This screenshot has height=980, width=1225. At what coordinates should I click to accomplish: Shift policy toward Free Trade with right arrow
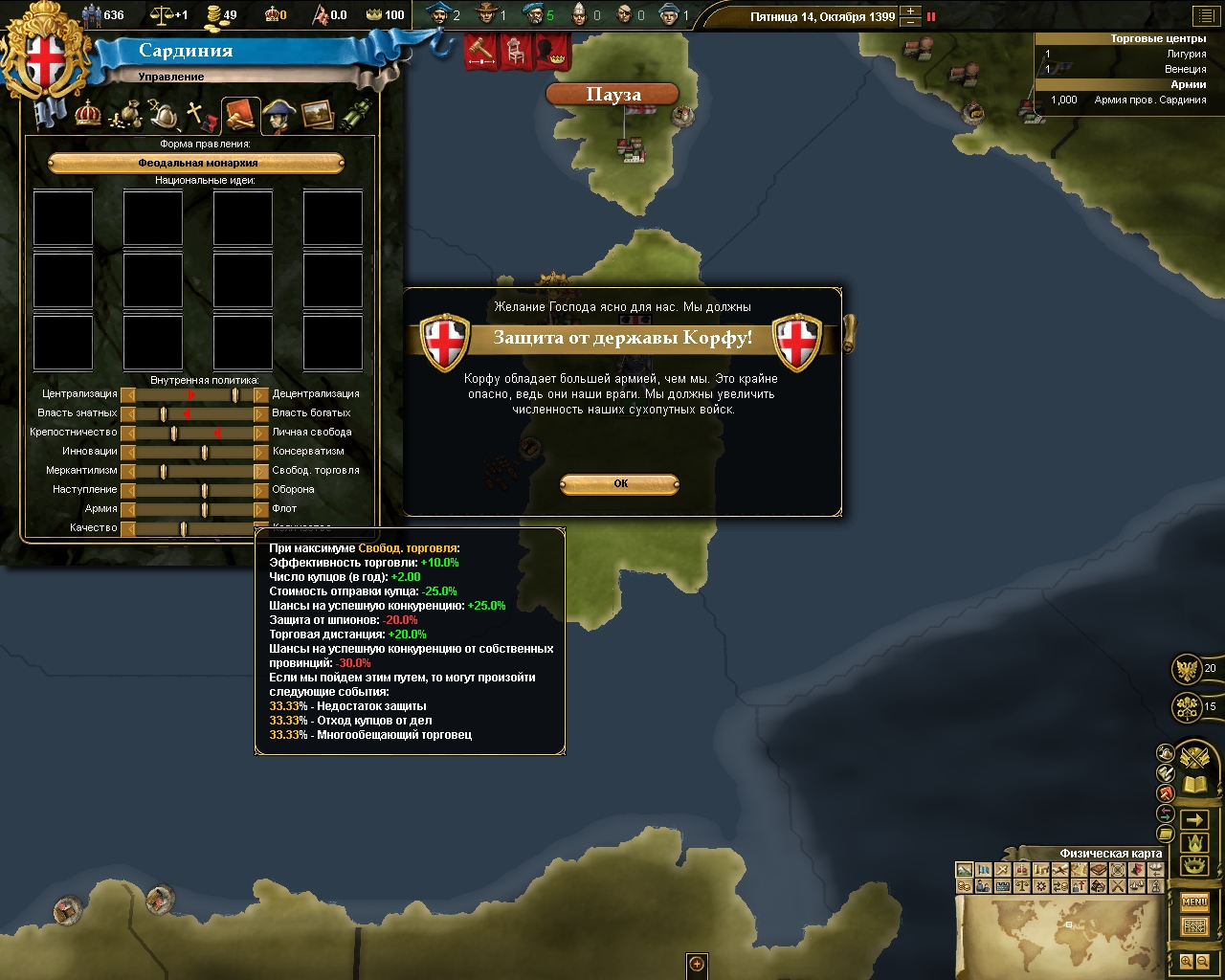[x=260, y=471]
